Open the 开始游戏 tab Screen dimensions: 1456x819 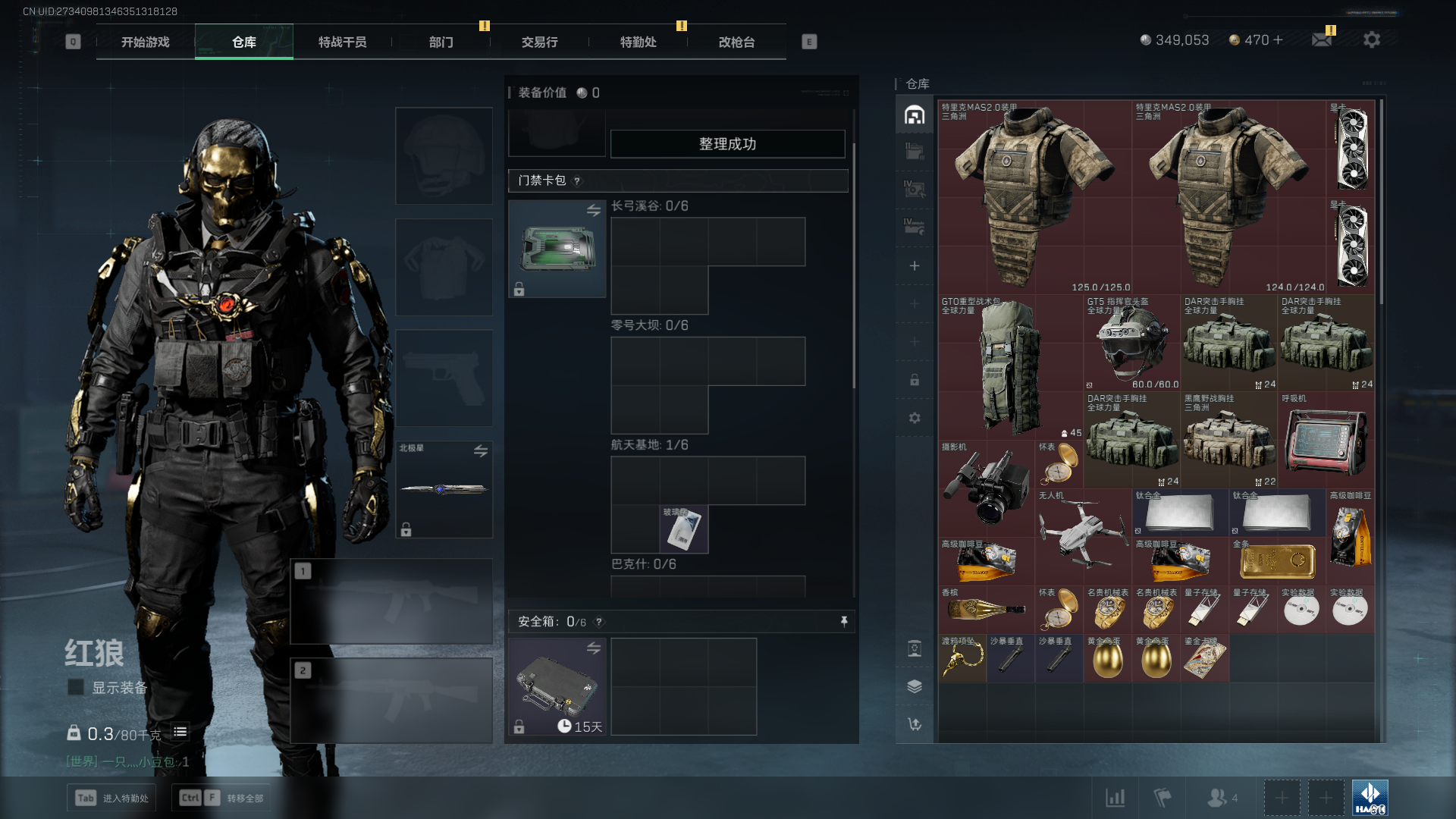145,42
